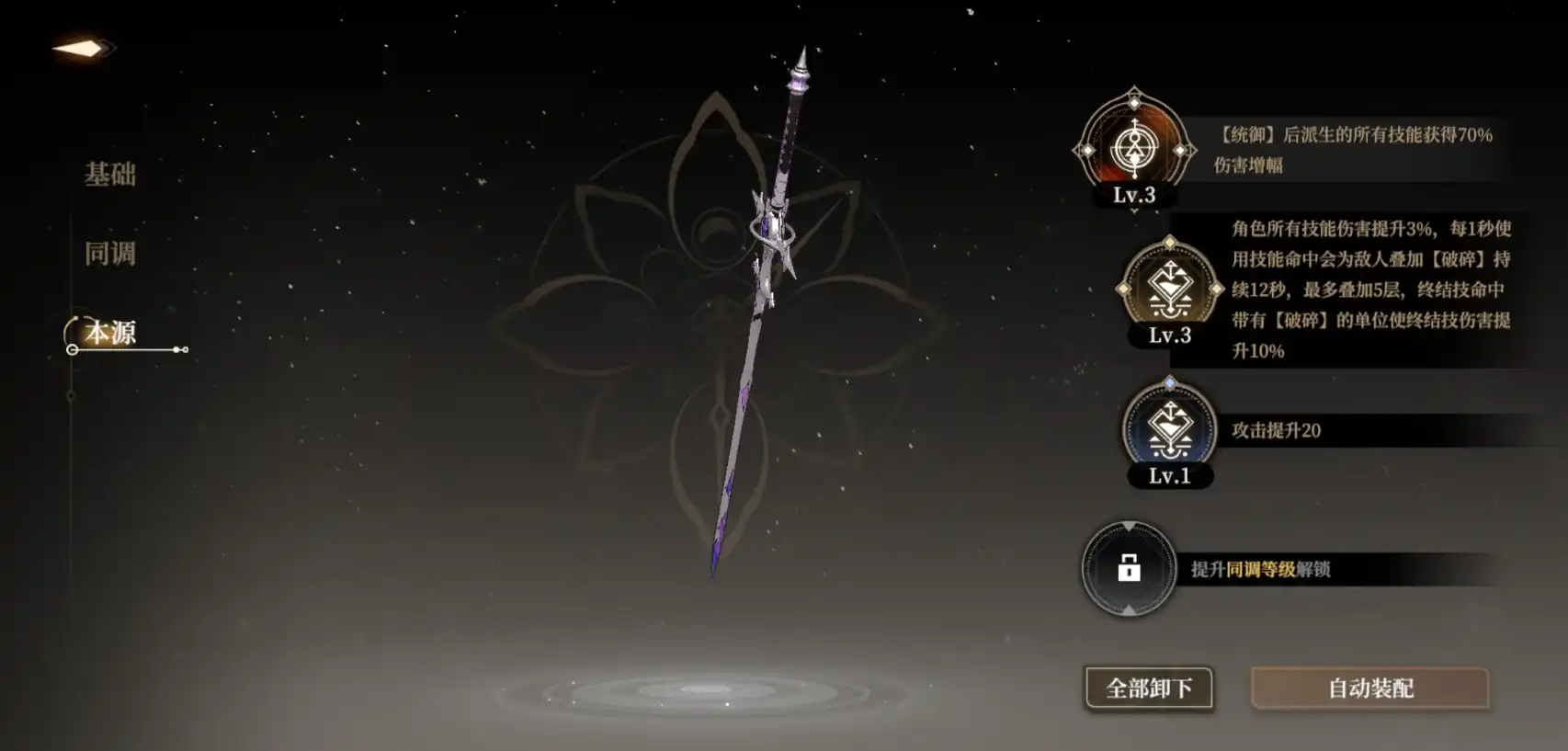This screenshot has height=751, width=1568.
Task: Click the locked rune slot
Action: click(1129, 568)
